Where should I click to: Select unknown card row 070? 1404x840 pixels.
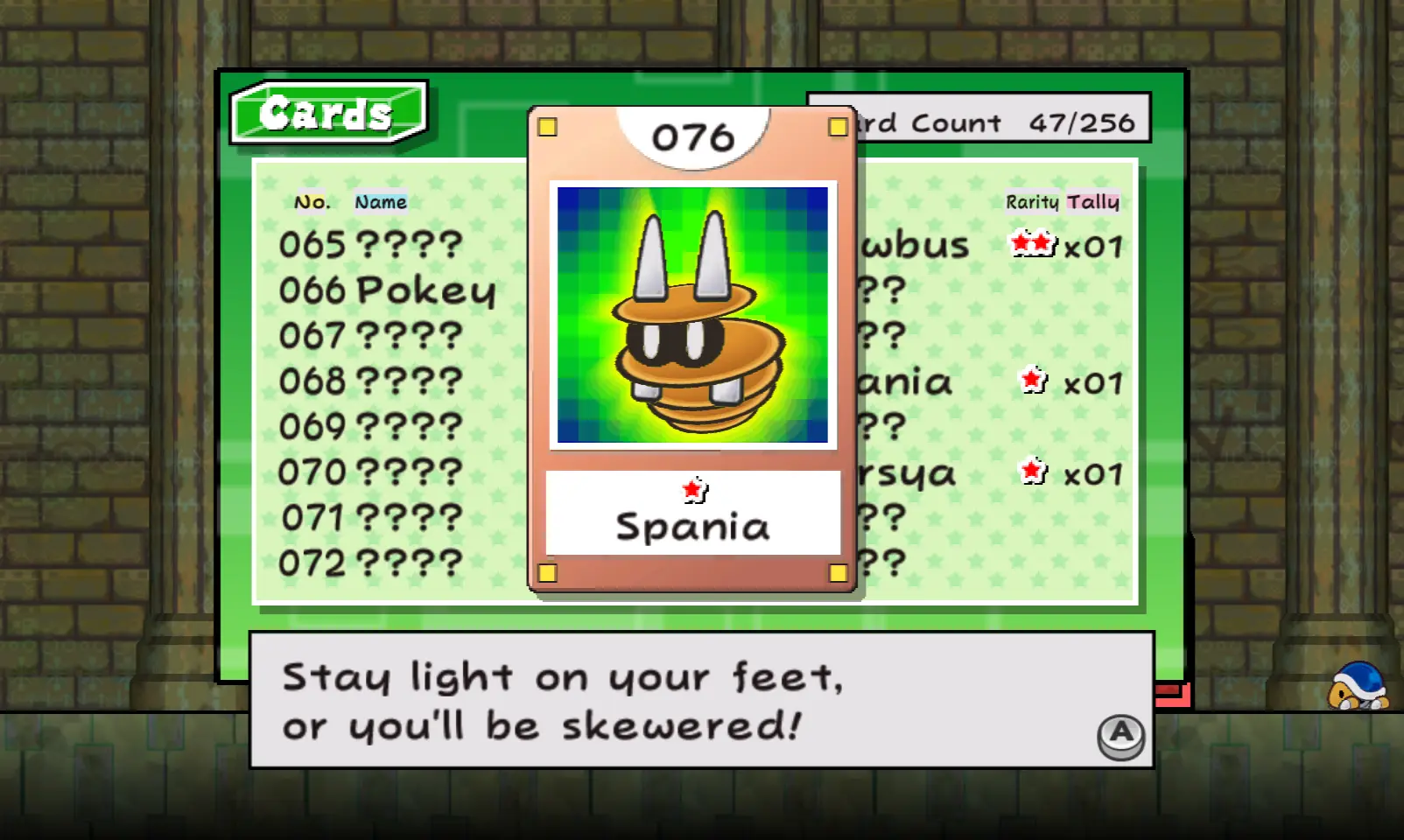(x=370, y=472)
